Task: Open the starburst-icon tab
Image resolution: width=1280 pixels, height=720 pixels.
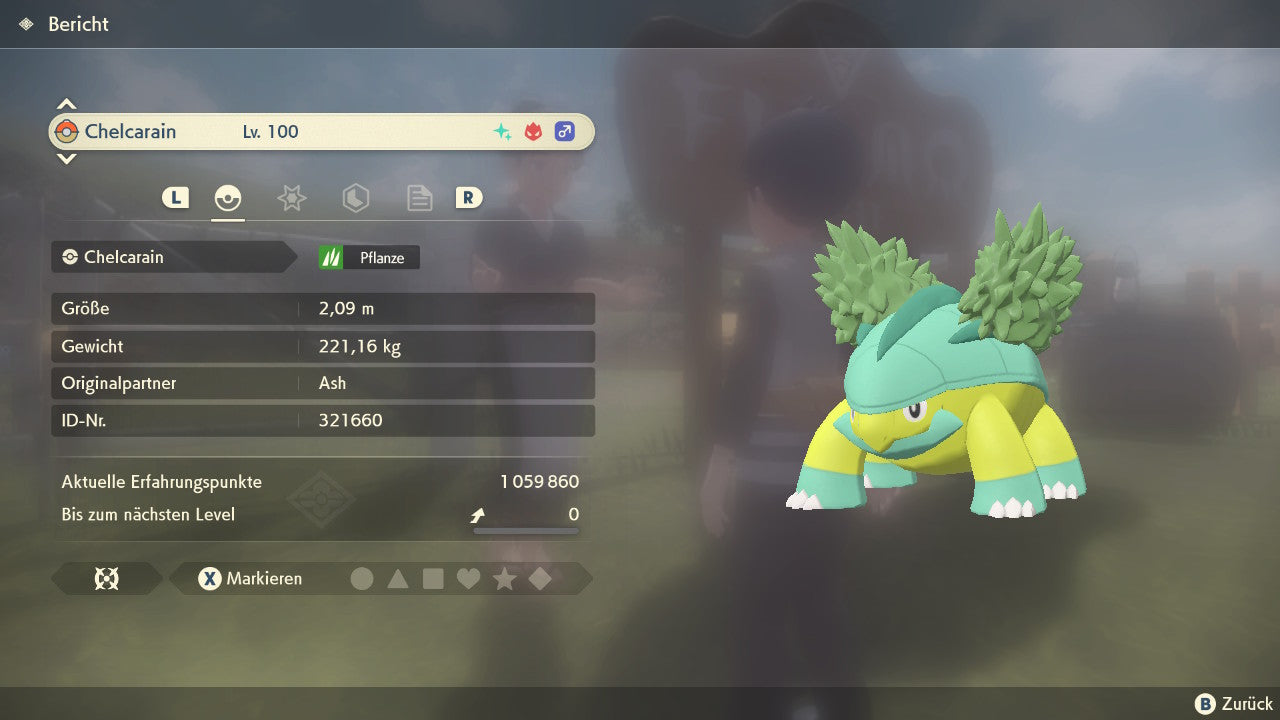Action: [291, 198]
